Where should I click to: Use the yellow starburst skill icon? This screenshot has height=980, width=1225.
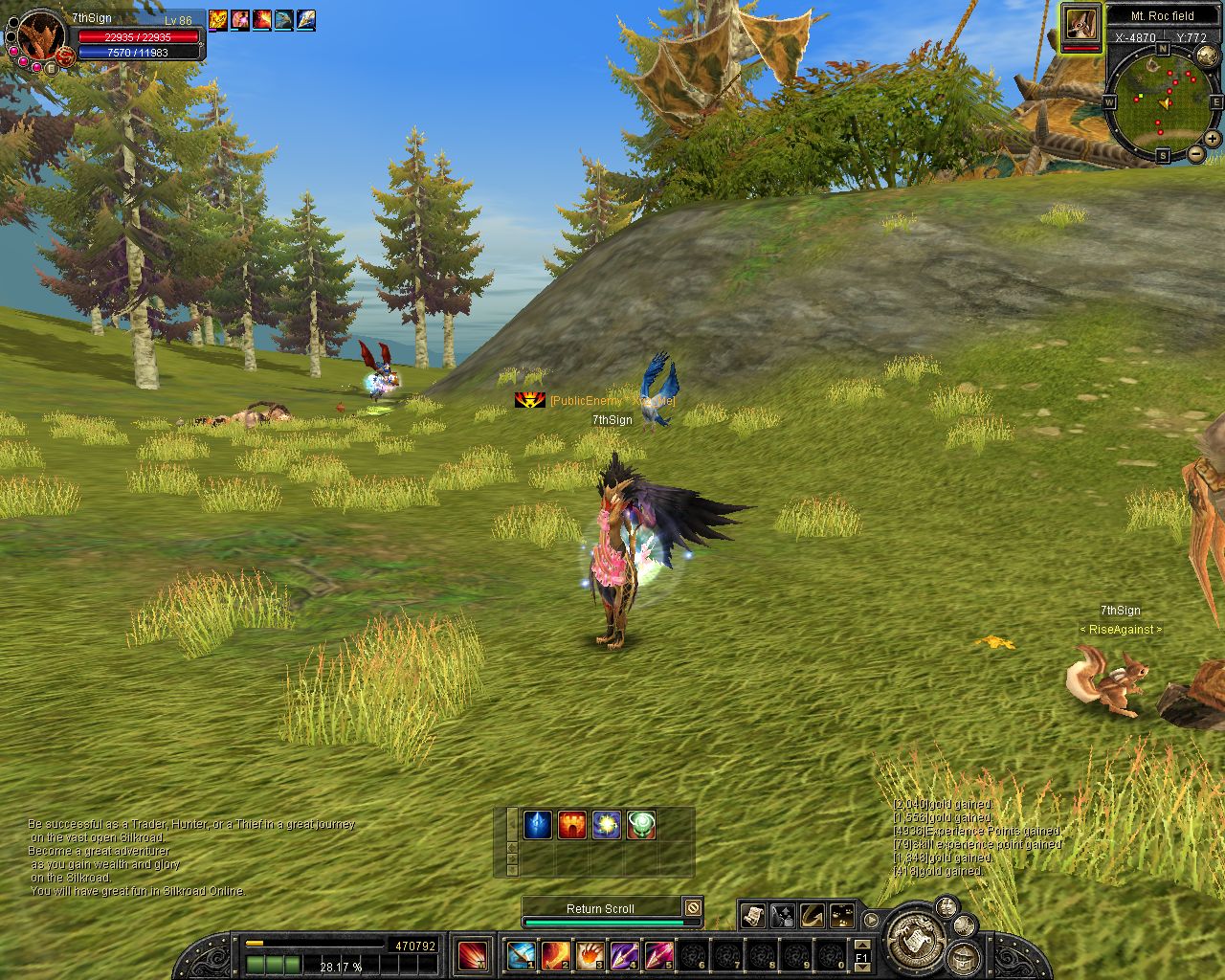coord(606,825)
